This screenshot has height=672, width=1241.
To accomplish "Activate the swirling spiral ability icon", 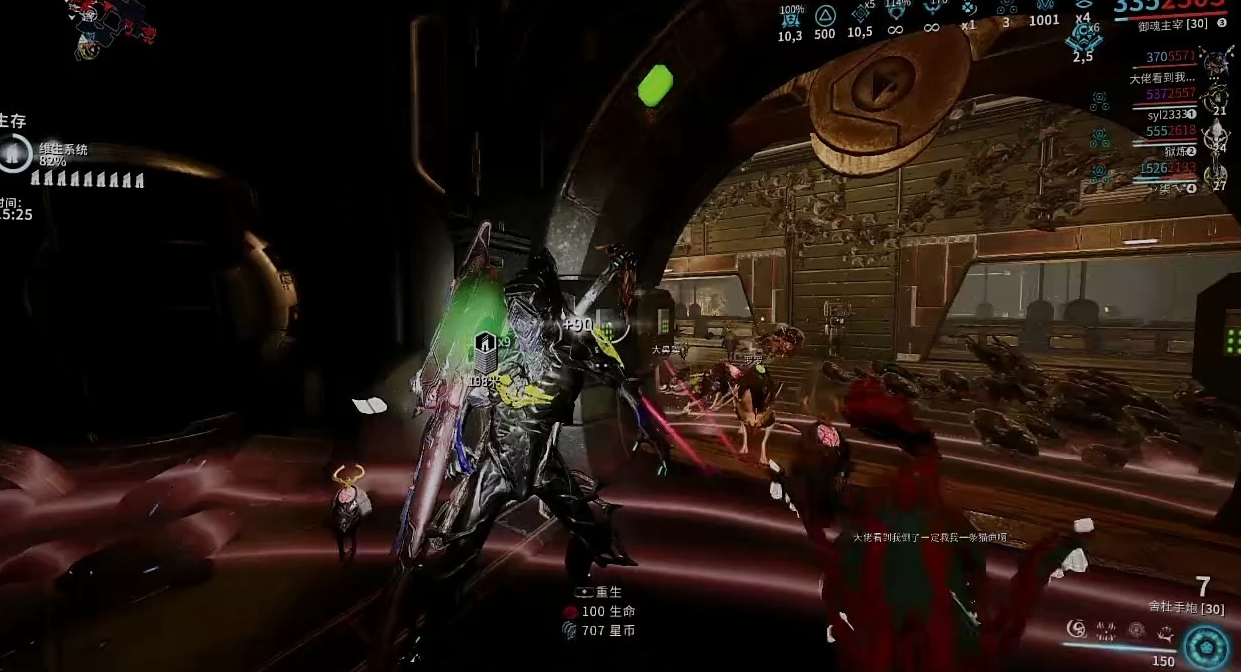I will tap(1076, 629).
